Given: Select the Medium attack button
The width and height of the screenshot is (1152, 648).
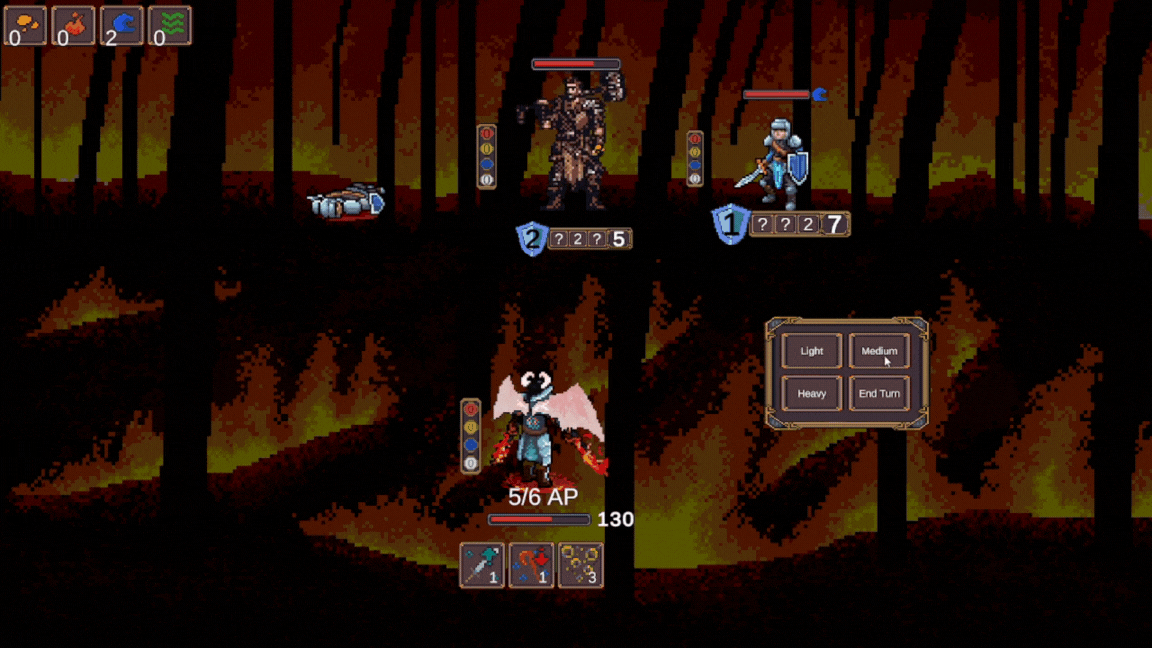Looking at the screenshot, I should pyautogui.click(x=879, y=351).
